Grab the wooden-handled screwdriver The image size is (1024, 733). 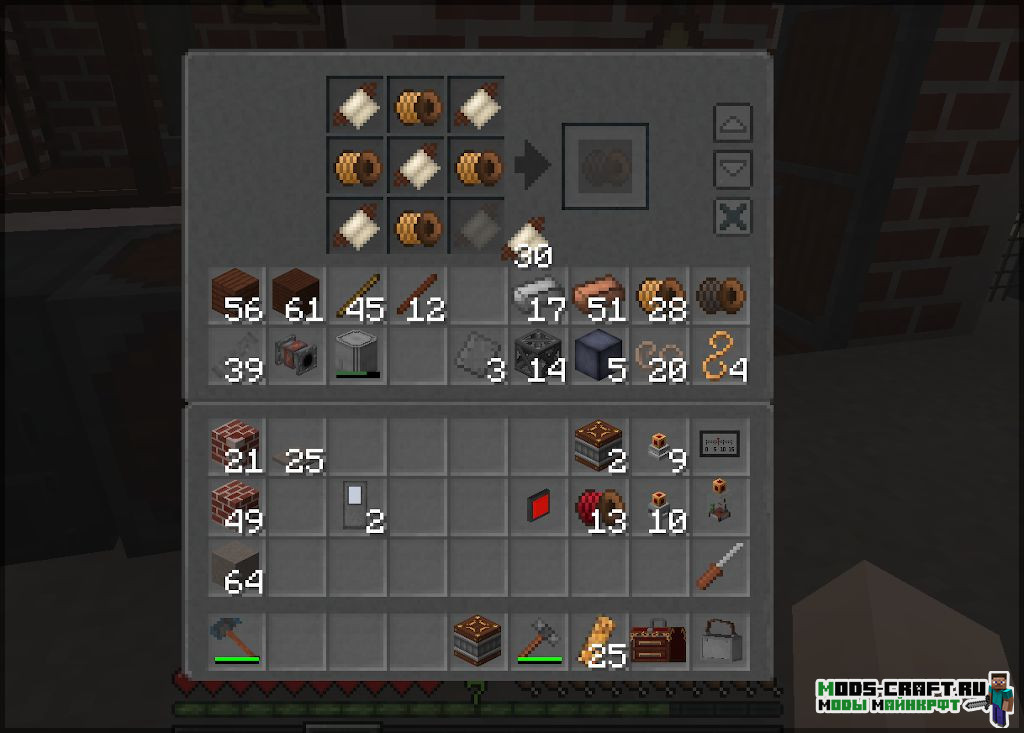pos(718,567)
